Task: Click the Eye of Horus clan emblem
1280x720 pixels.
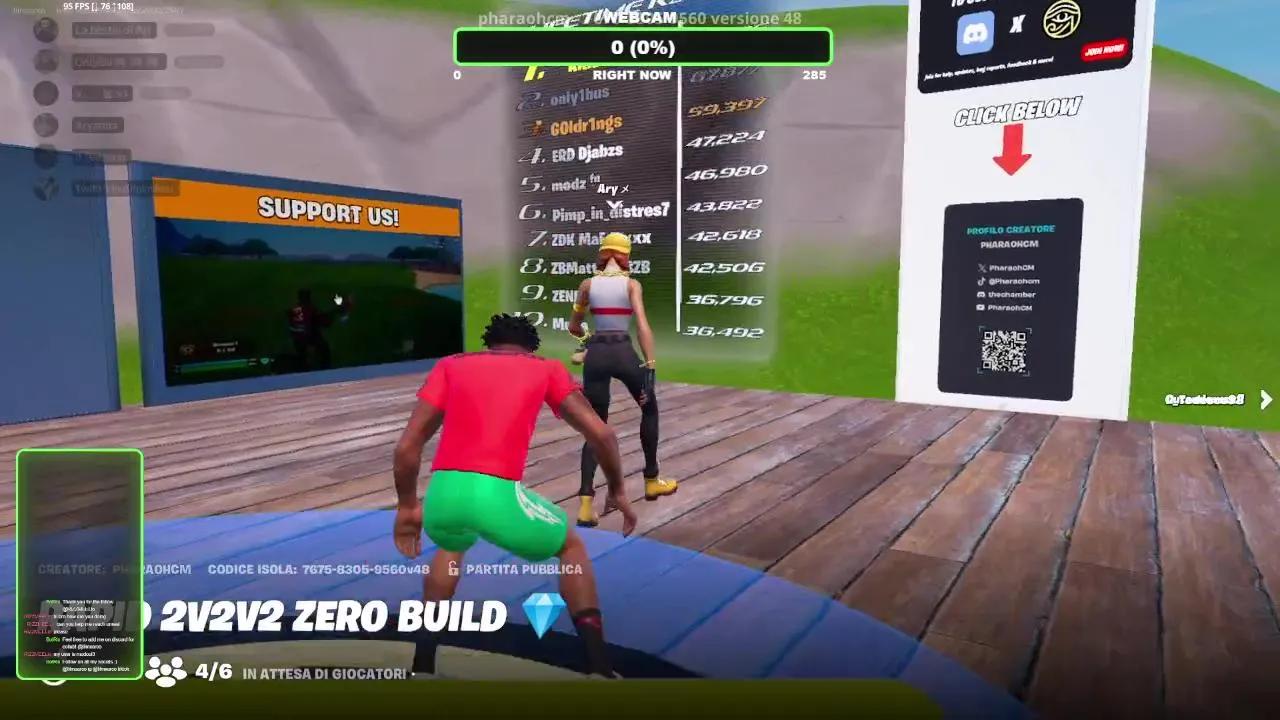Action: point(1062,21)
